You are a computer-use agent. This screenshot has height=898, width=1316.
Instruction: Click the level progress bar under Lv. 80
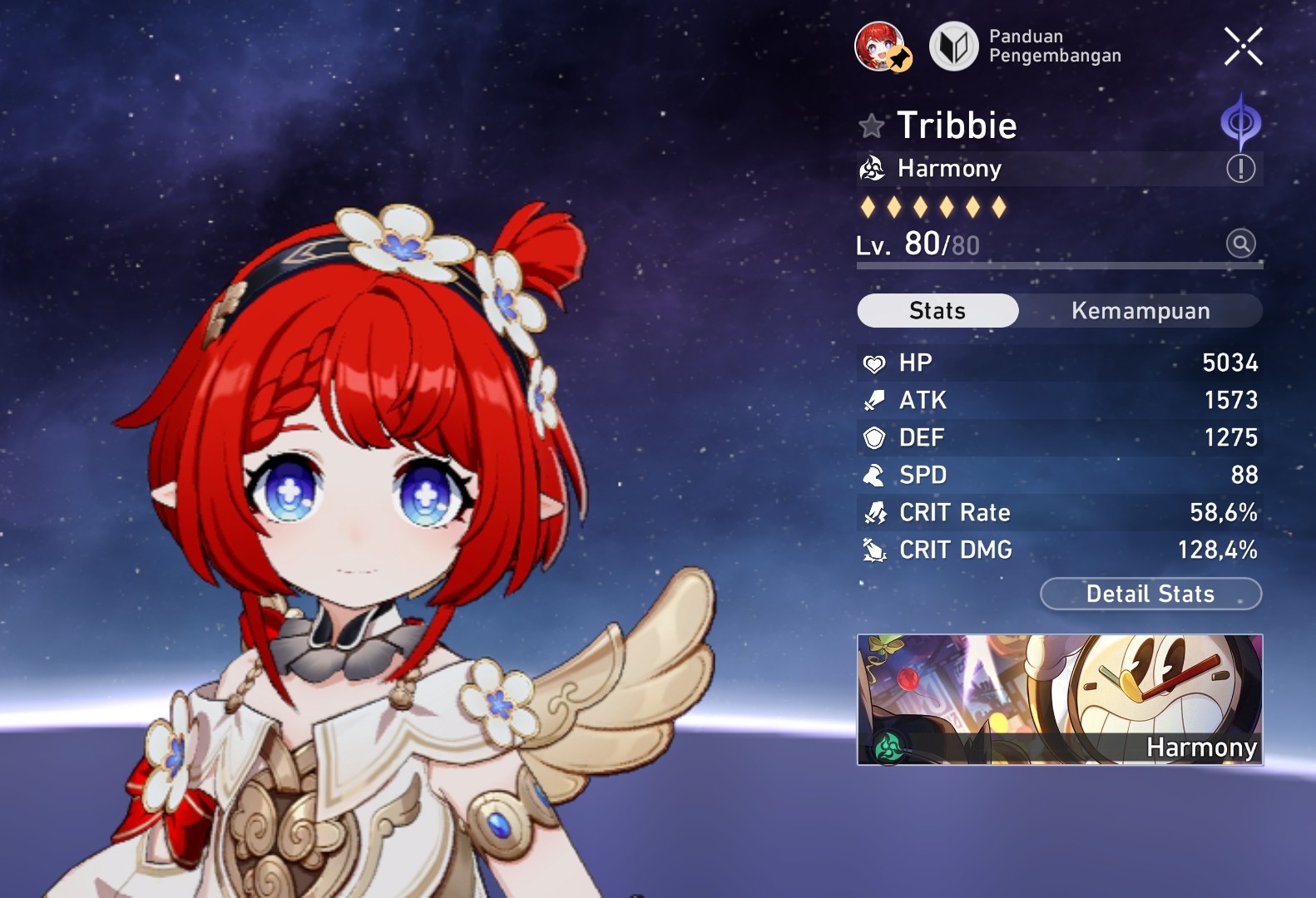coord(1058,264)
